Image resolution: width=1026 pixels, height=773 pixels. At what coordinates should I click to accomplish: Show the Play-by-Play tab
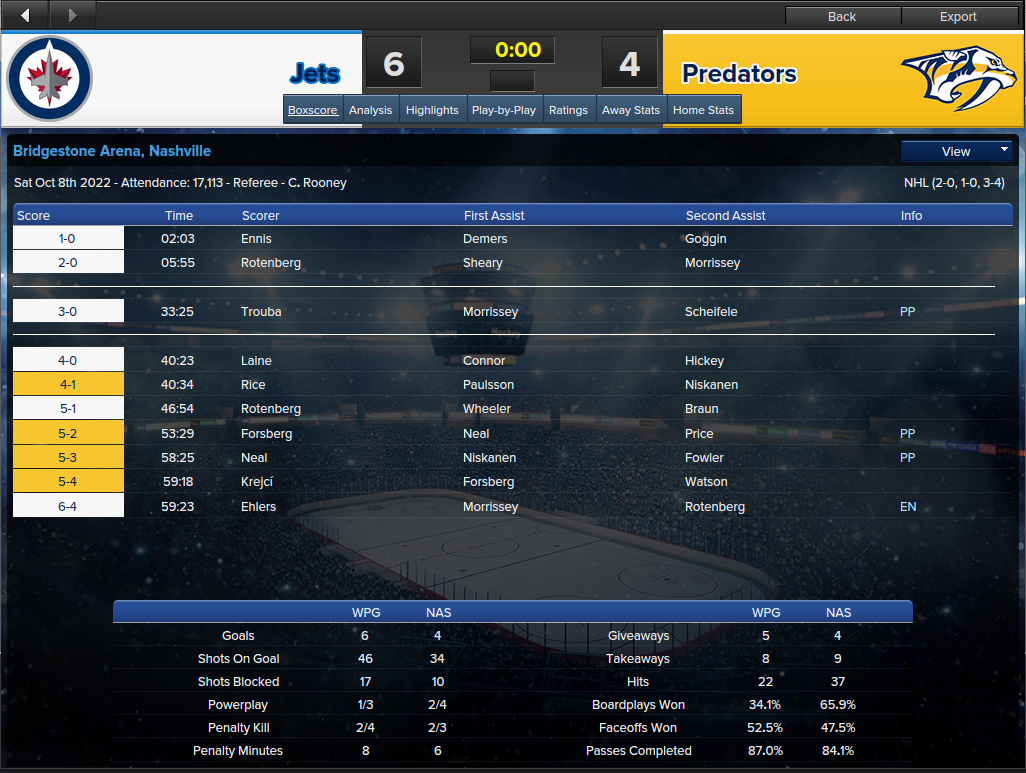[504, 110]
